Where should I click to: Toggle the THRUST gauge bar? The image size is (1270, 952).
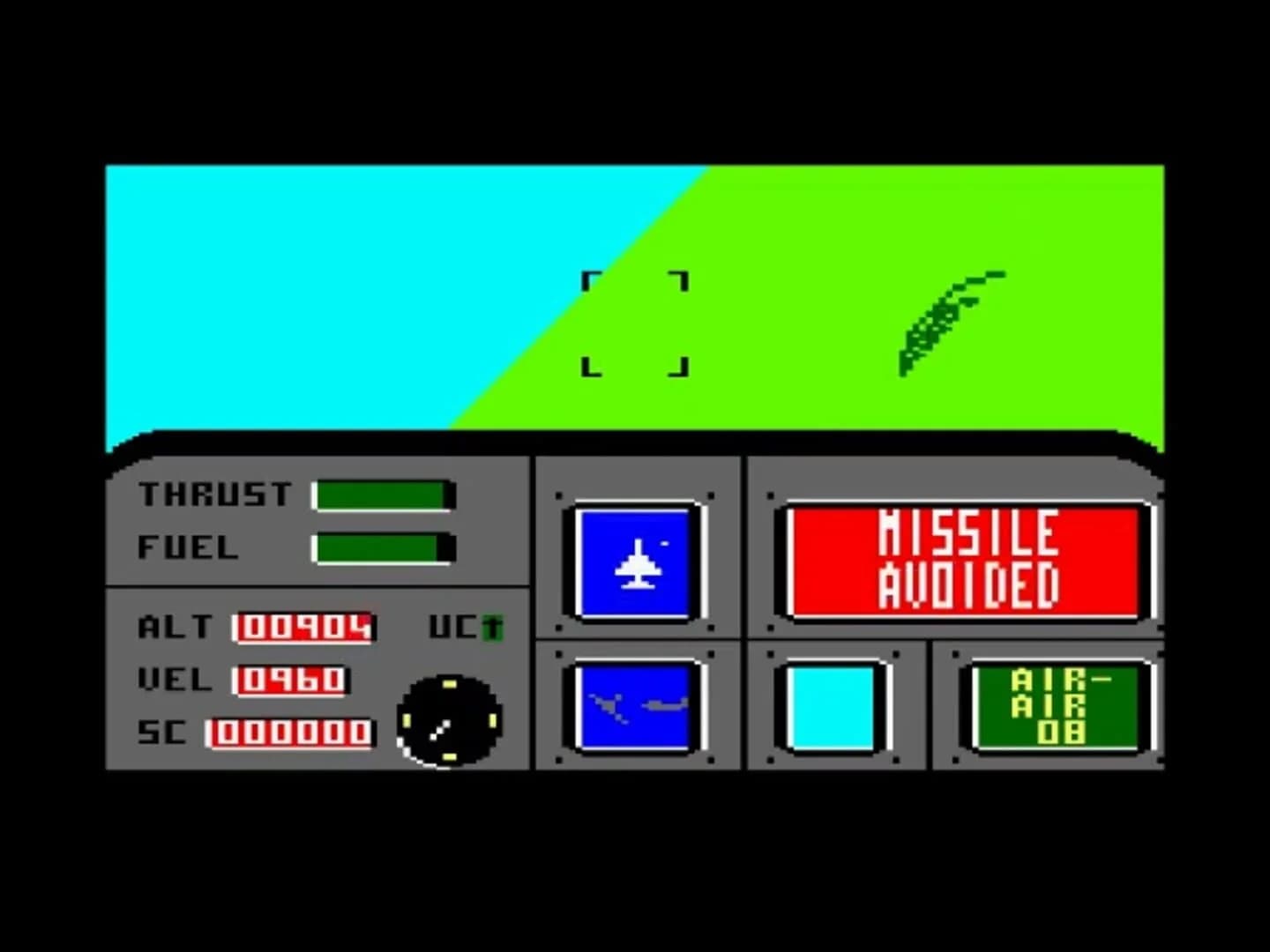click(383, 495)
